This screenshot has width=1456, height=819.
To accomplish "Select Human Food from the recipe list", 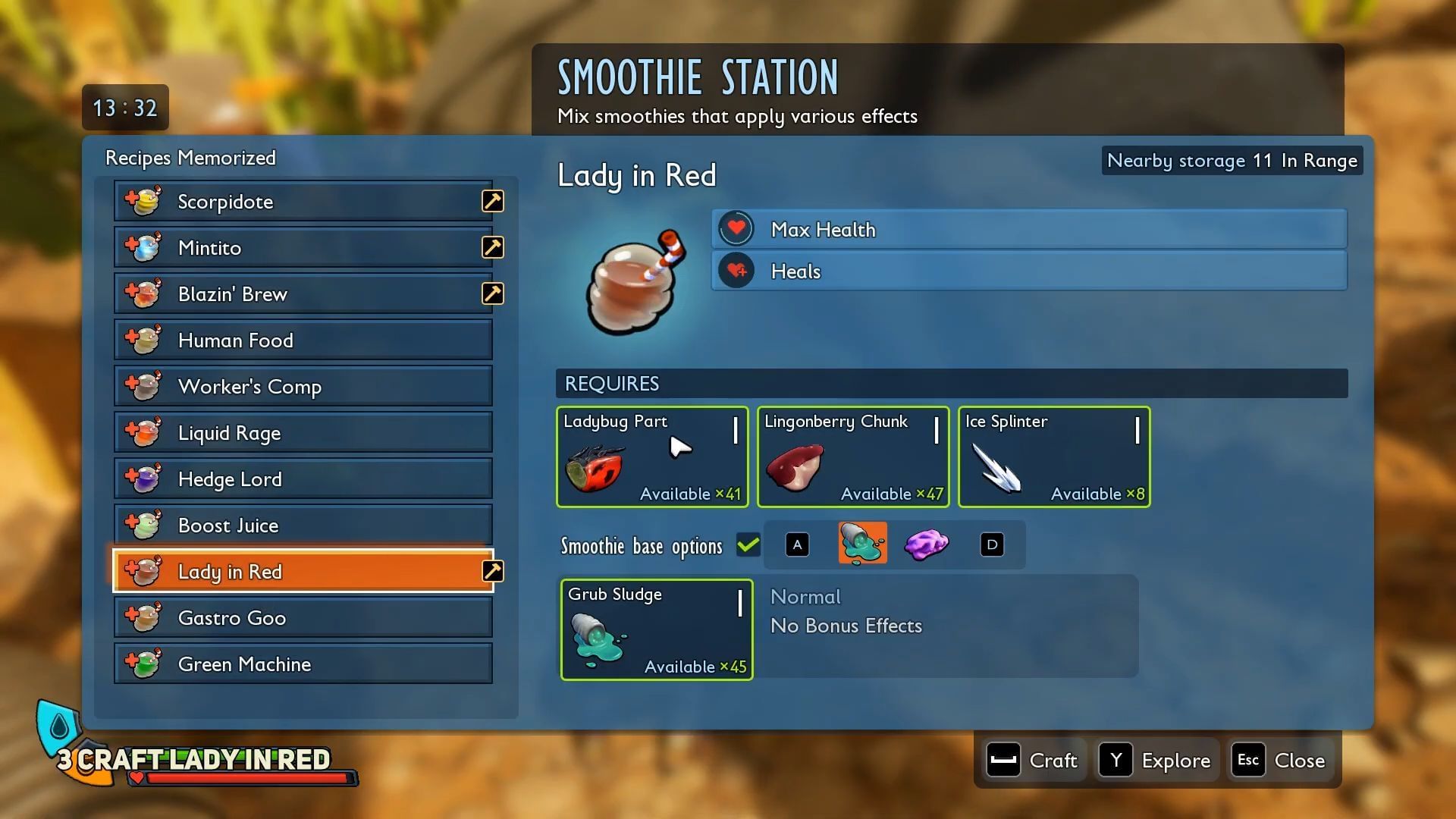I will (x=303, y=340).
